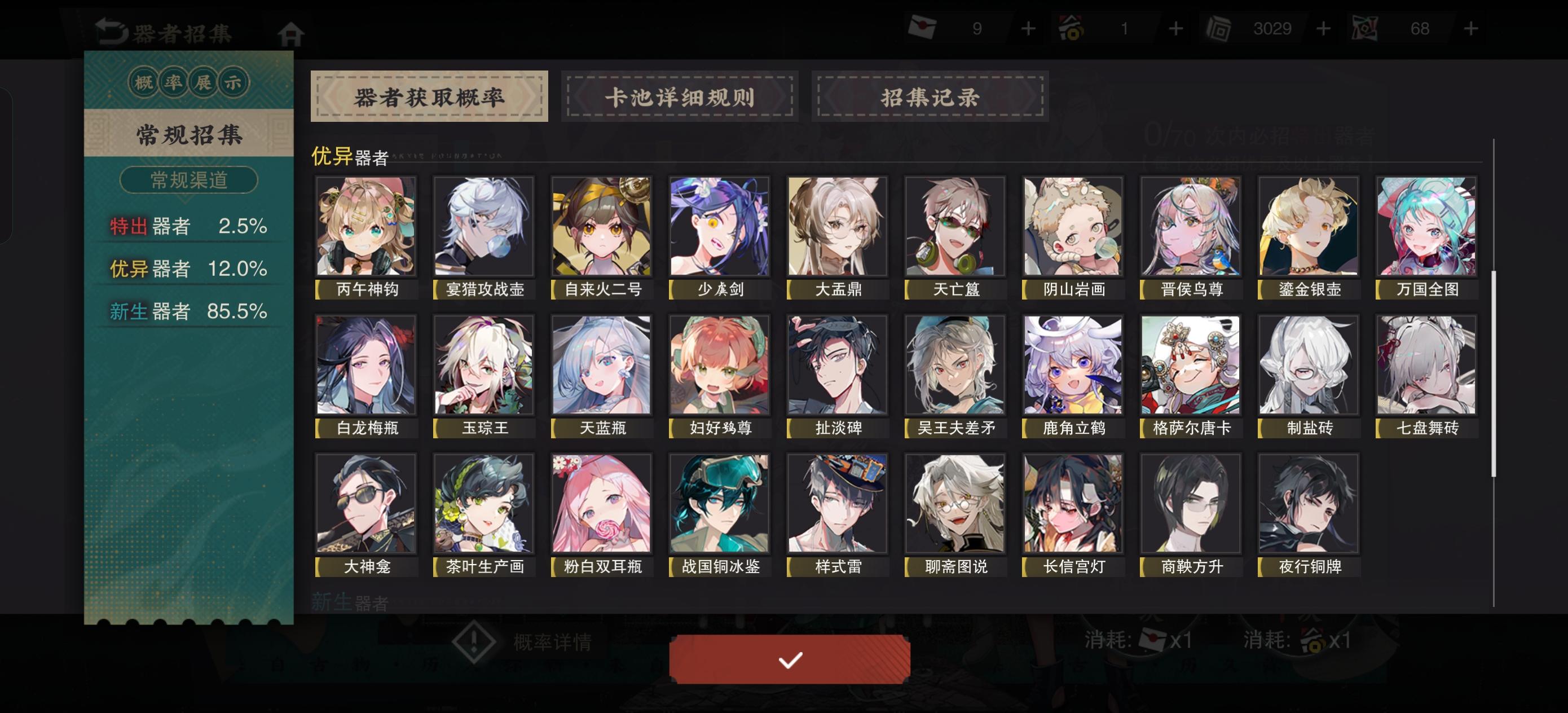Click plus next to the 68 fragment currency

coord(1470,28)
